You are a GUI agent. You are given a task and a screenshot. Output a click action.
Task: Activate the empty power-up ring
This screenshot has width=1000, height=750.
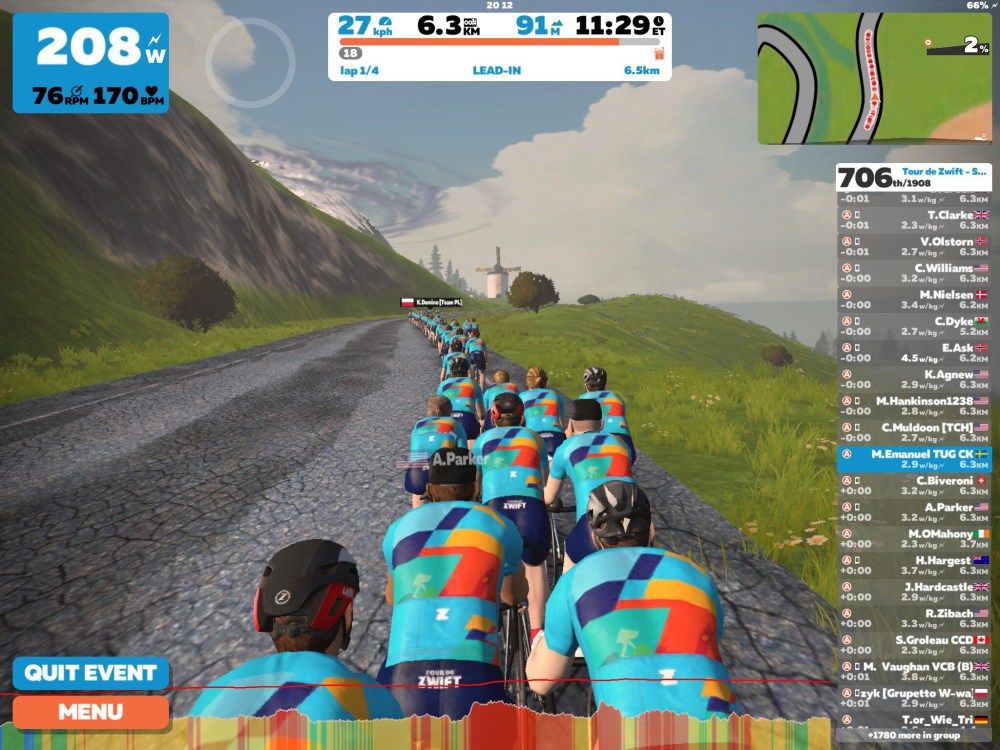coord(250,63)
